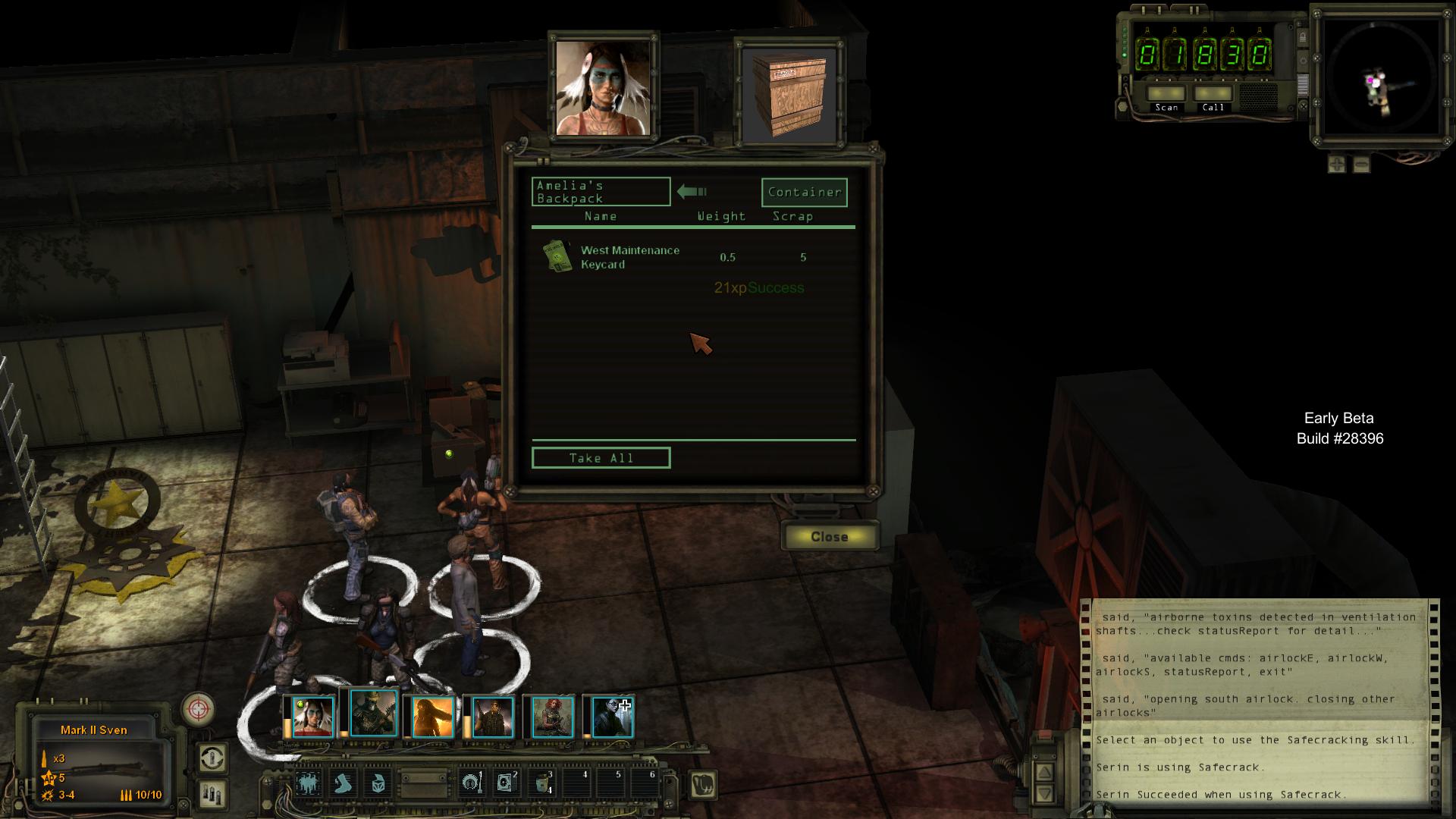The height and width of the screenshot is (819, 1456).
Task: Click the fist icon on the hotbar
Action: [x=704, y=784]
